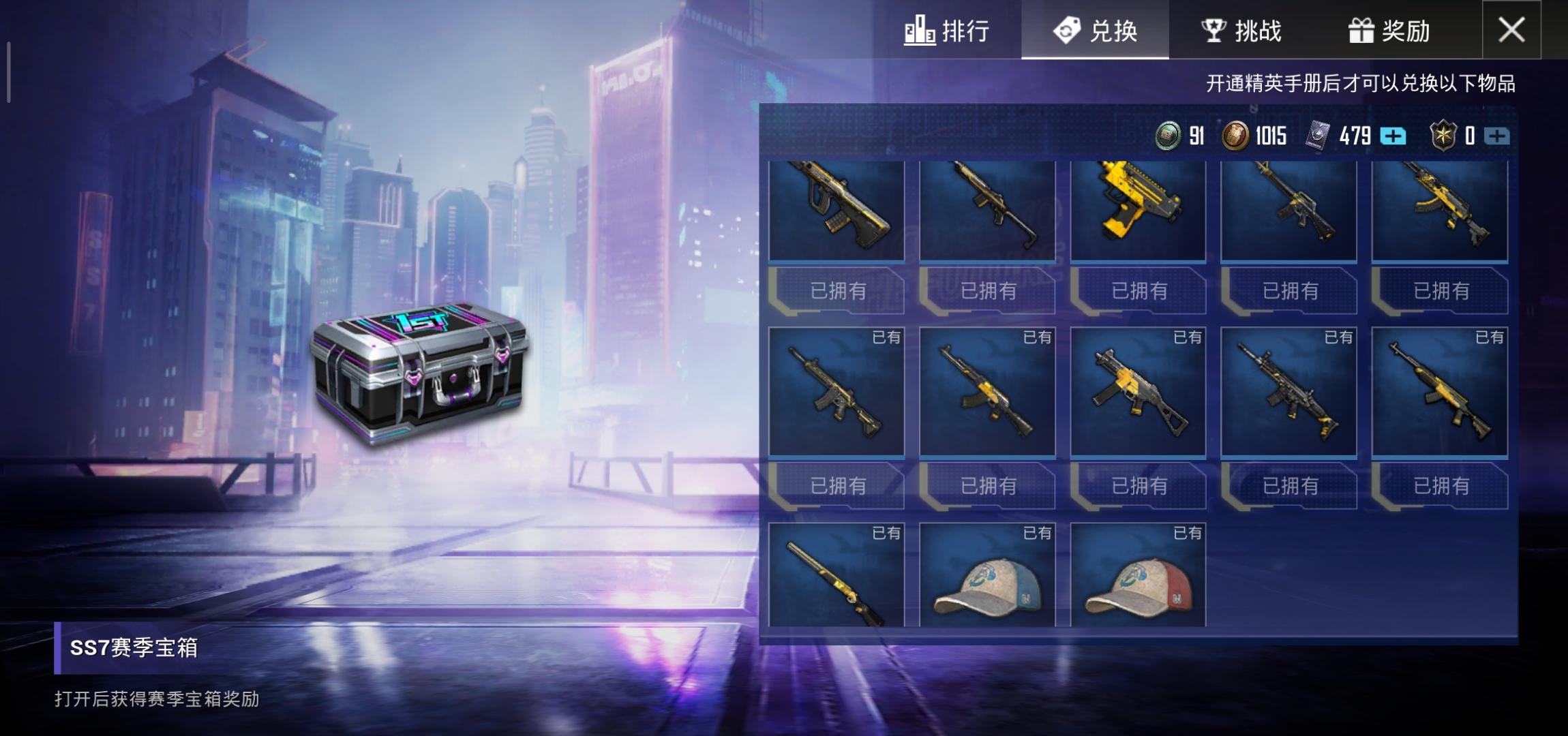1568x736 pixels.
Task: Select the price-tag exchange icon beside 兑换
Action: tap(1068, 31)
